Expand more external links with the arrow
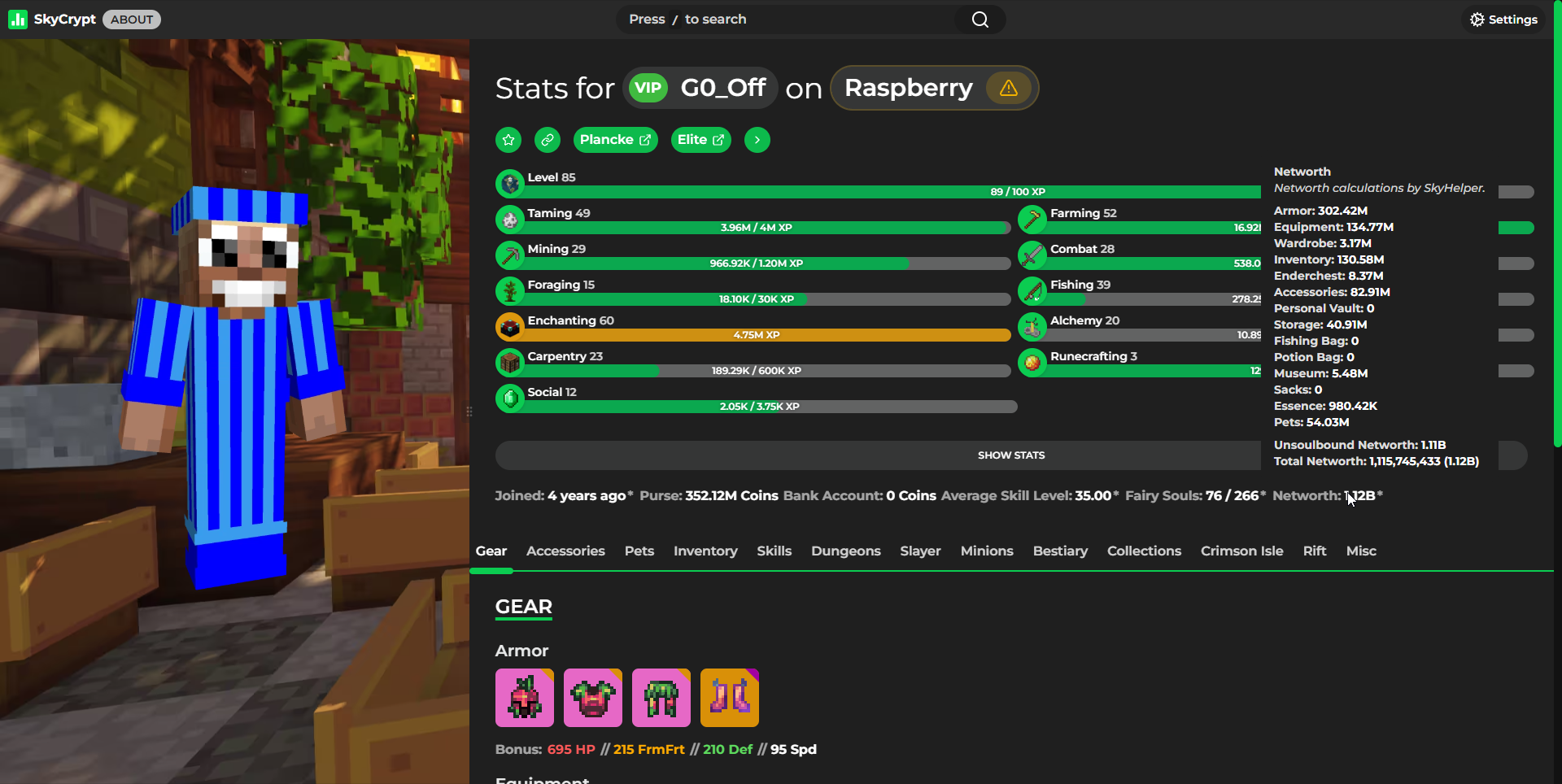Viewport: 1562px width, 784px height. pos(757,139)
